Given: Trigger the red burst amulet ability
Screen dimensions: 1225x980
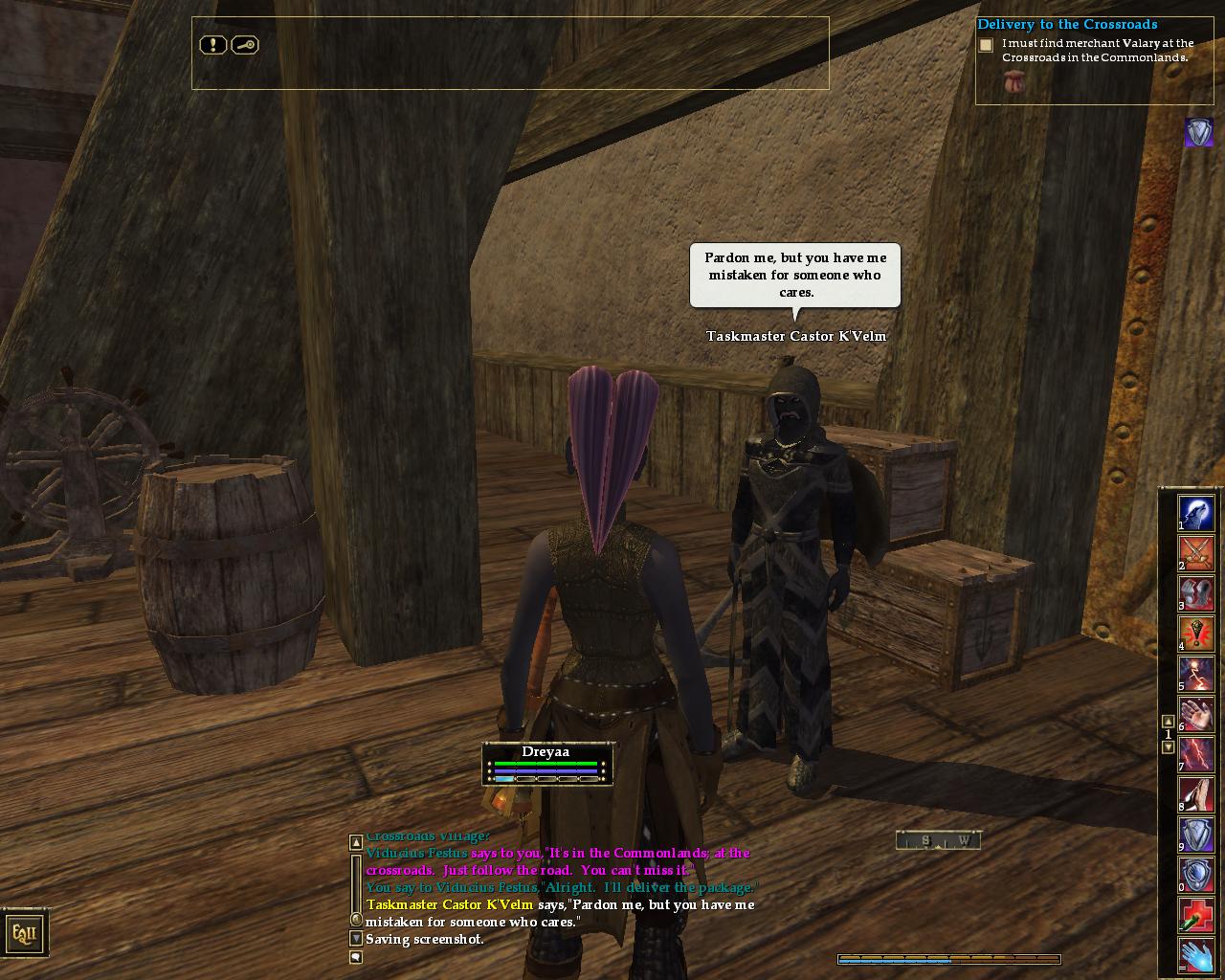Looking at the screenshot, I should pos(1196,634).
